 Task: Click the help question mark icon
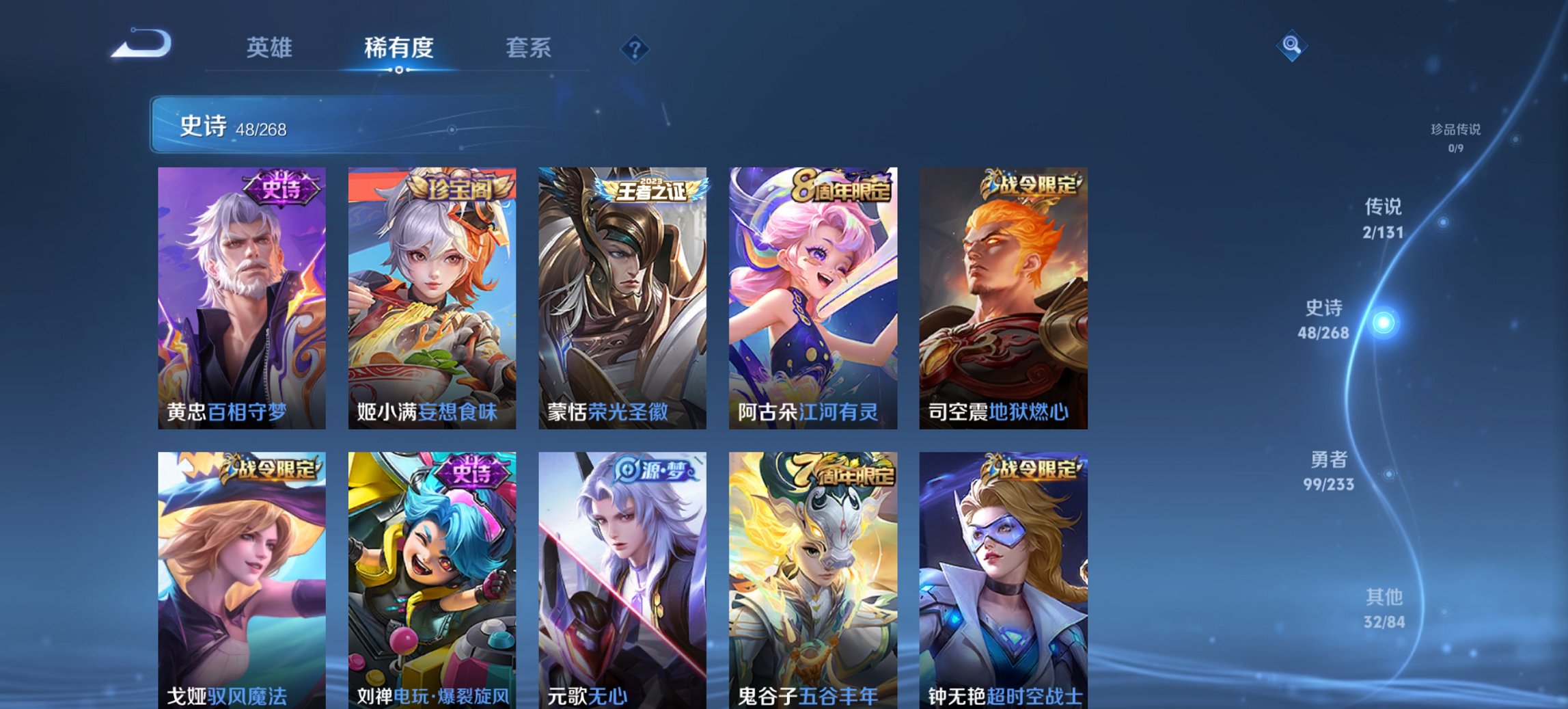point(635,46)
